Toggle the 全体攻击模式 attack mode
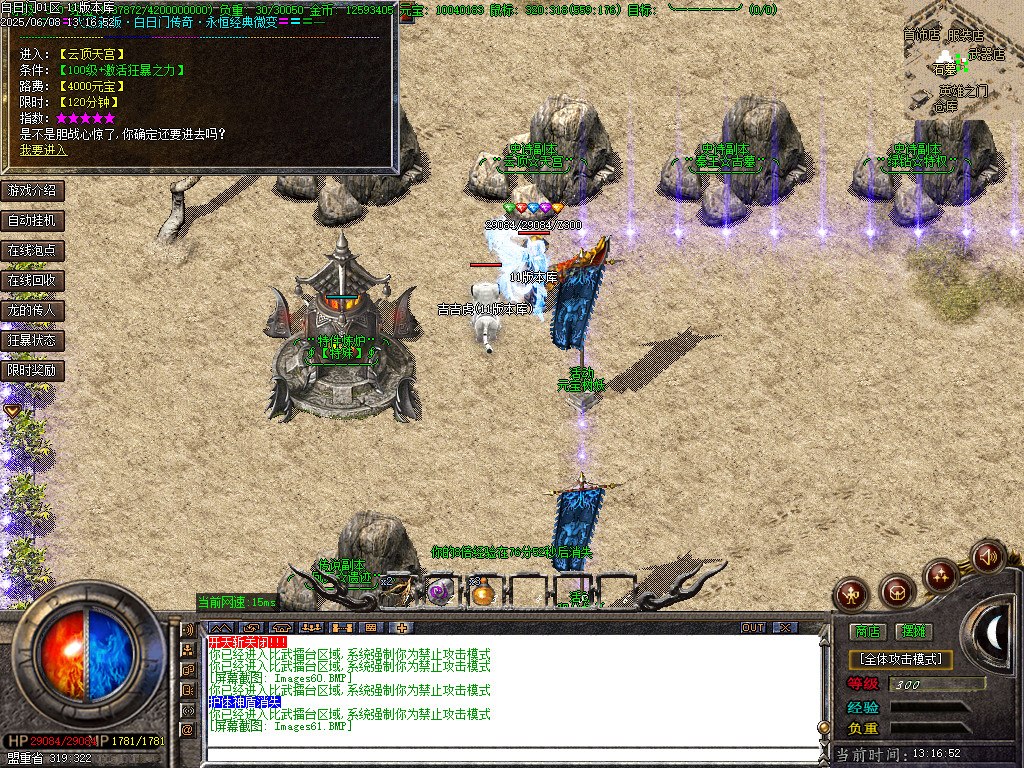 (900, 660)
